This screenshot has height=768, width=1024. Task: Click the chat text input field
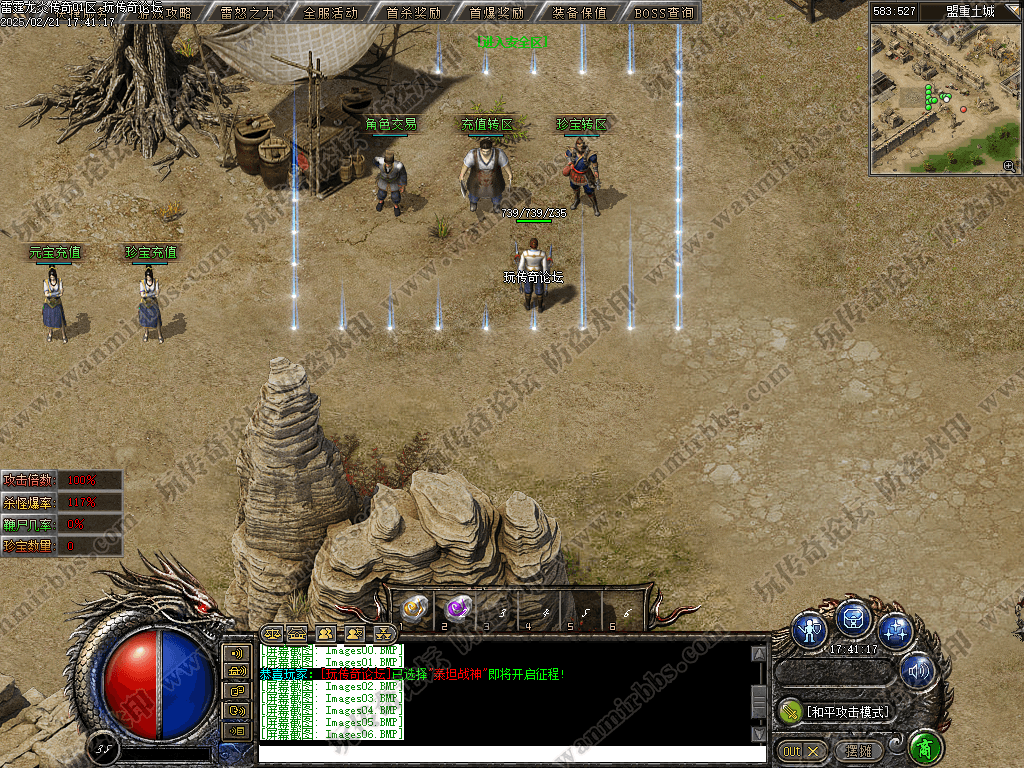[500, 754]
